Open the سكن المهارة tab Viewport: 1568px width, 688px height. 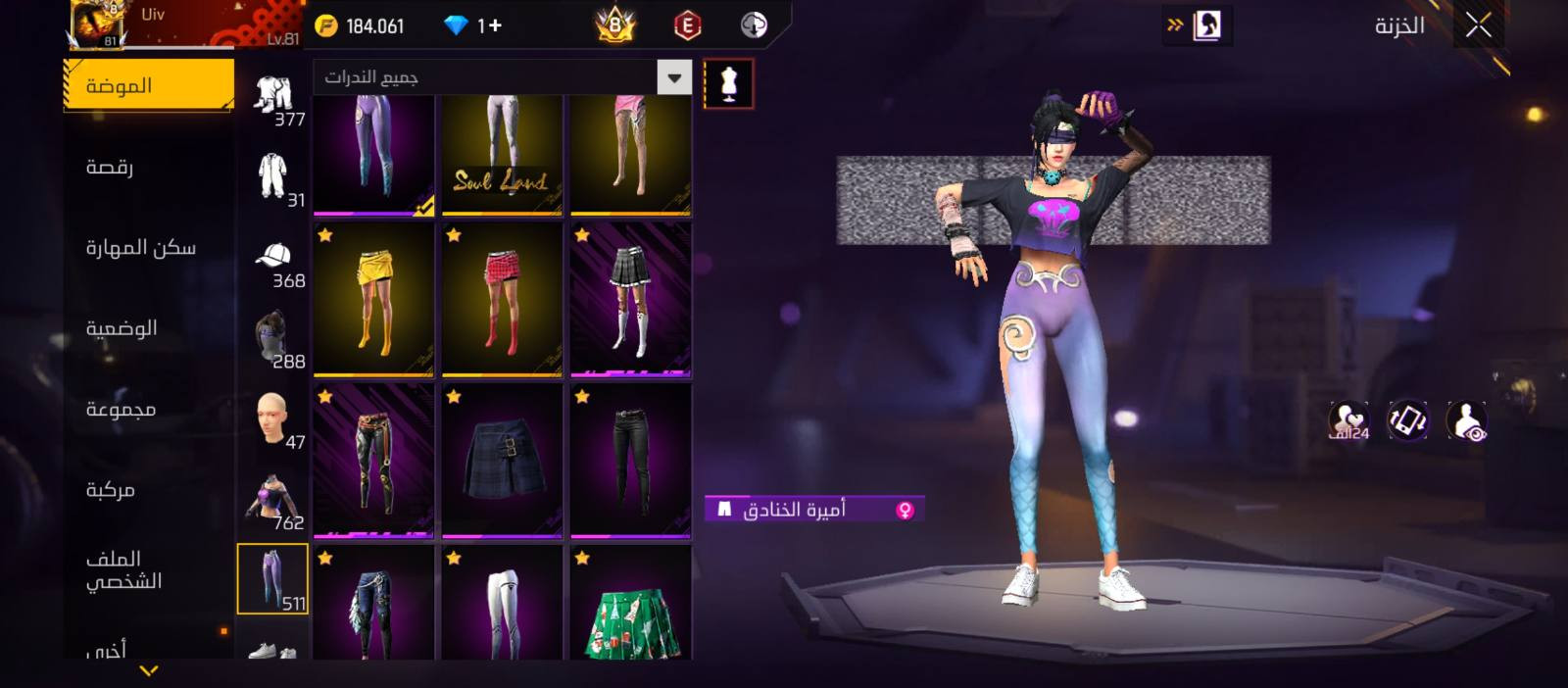[x=140, y=248]
